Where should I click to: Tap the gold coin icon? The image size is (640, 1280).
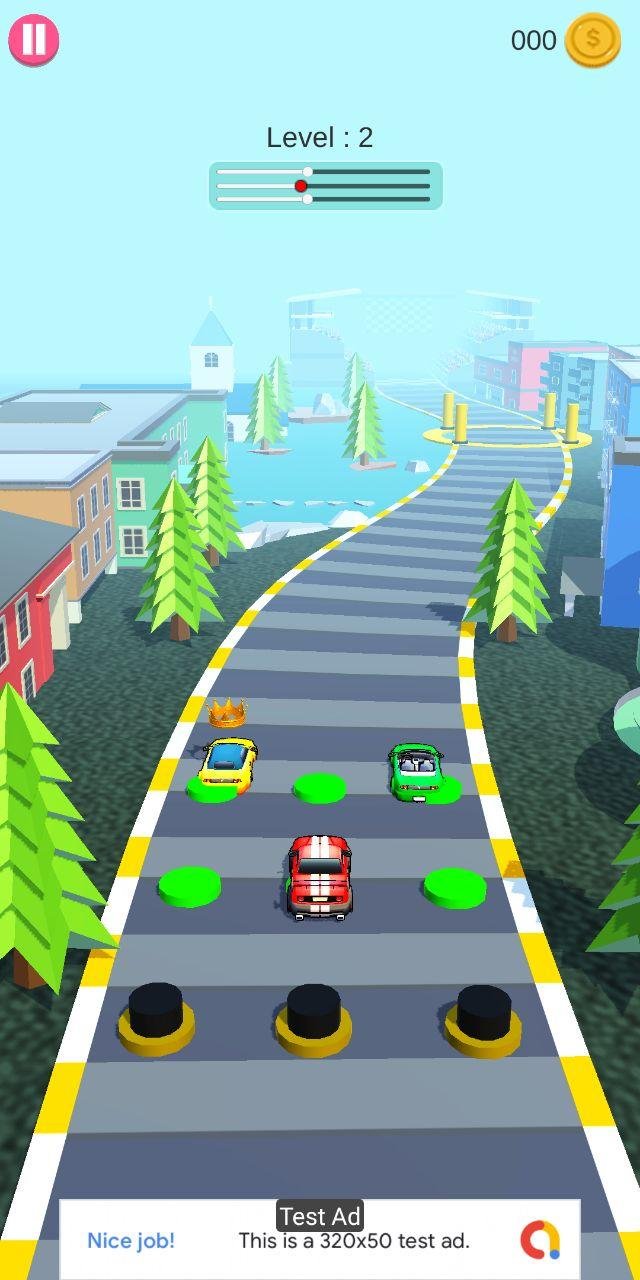click(x=592, y=40)
